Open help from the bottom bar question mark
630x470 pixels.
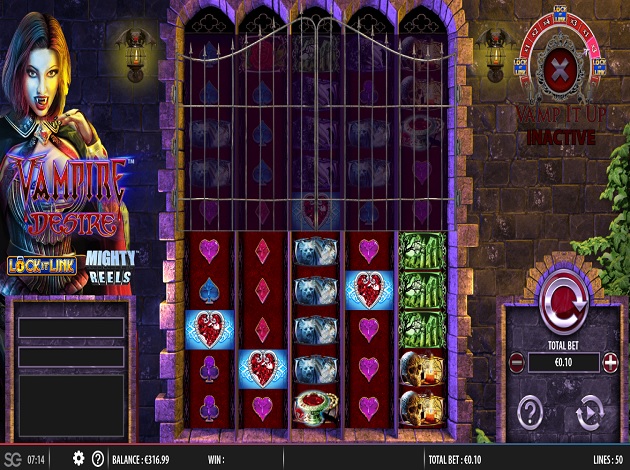pos(98,458)
